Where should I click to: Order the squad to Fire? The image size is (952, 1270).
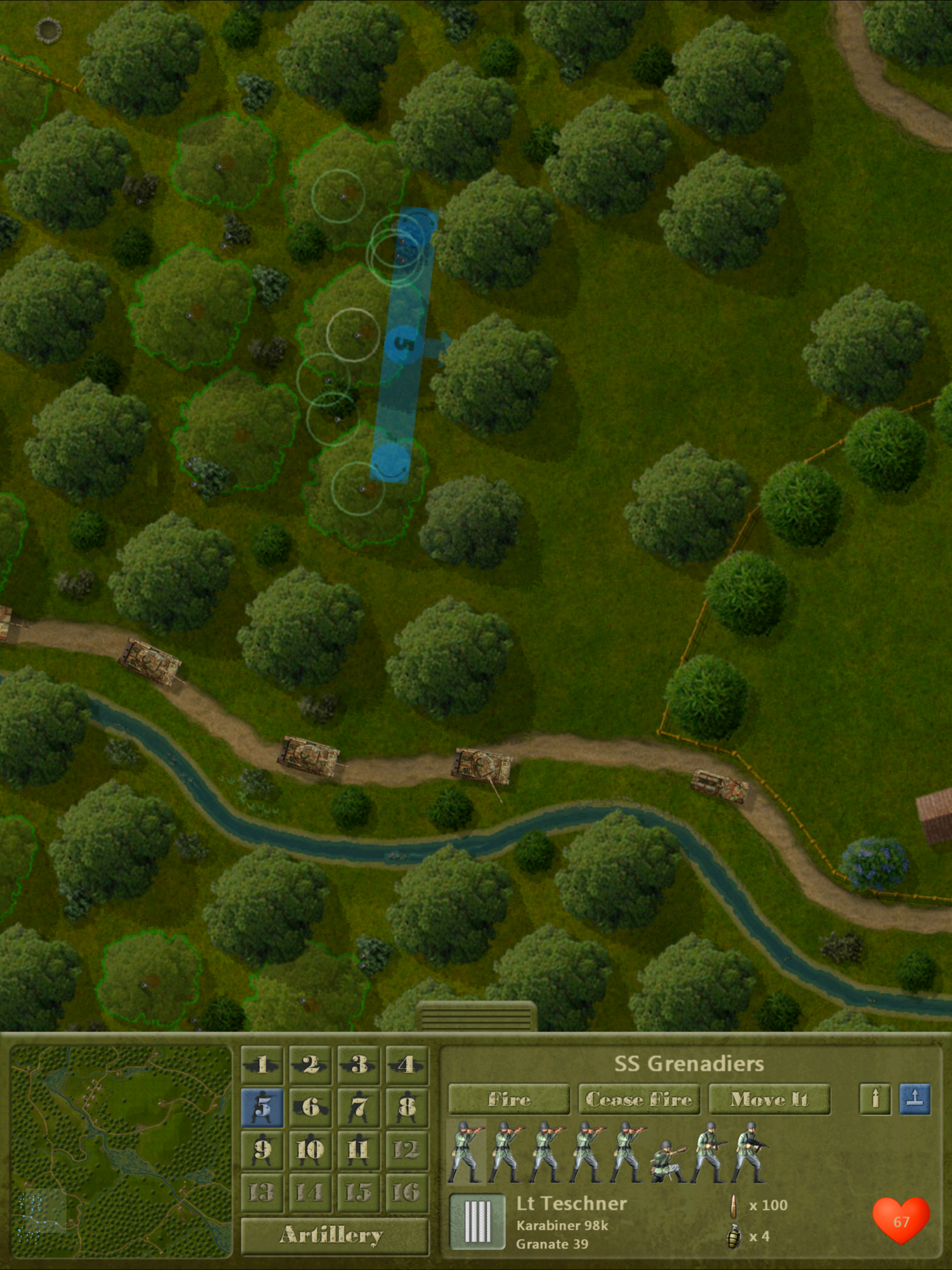point(509,1099)
